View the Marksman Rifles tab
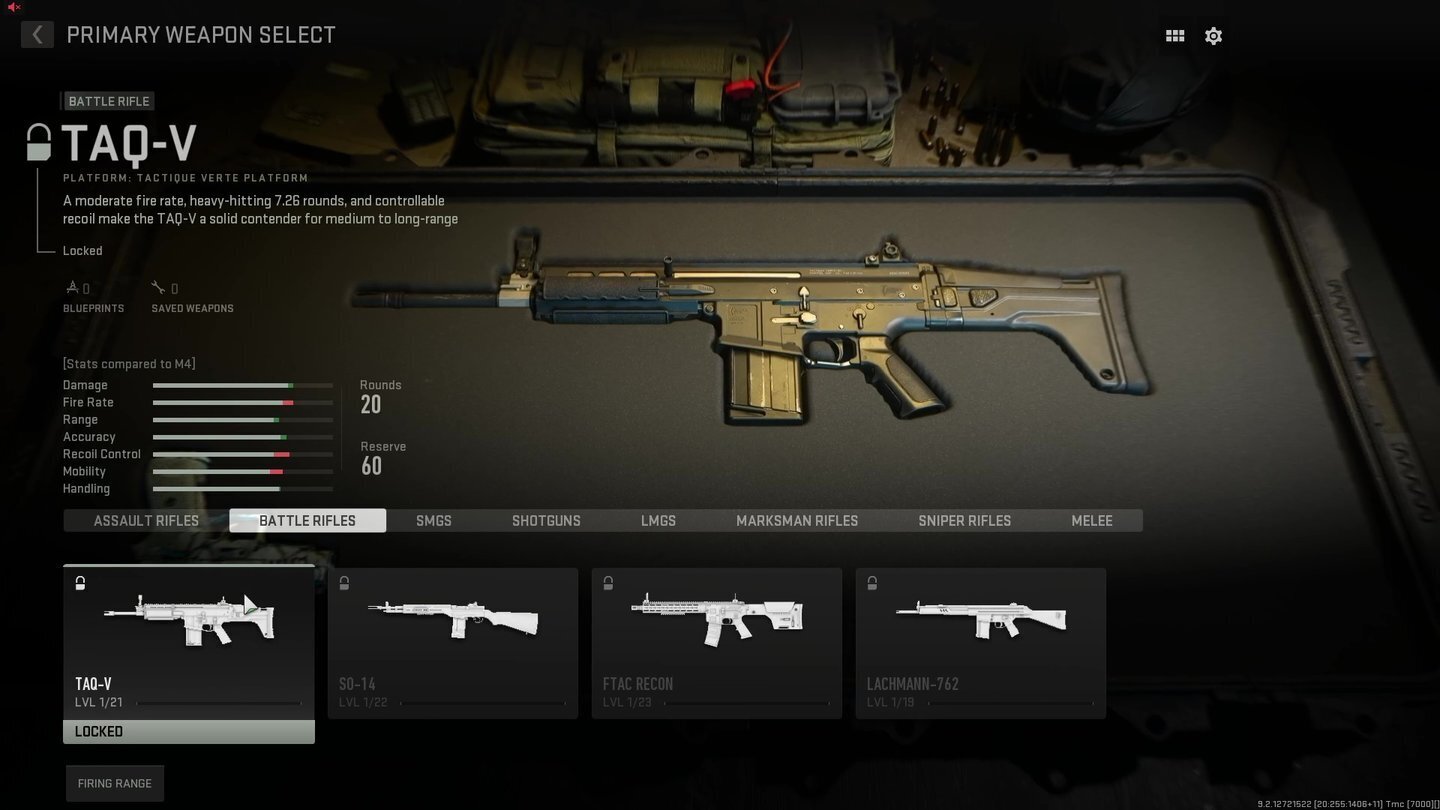 pos(797,520)
